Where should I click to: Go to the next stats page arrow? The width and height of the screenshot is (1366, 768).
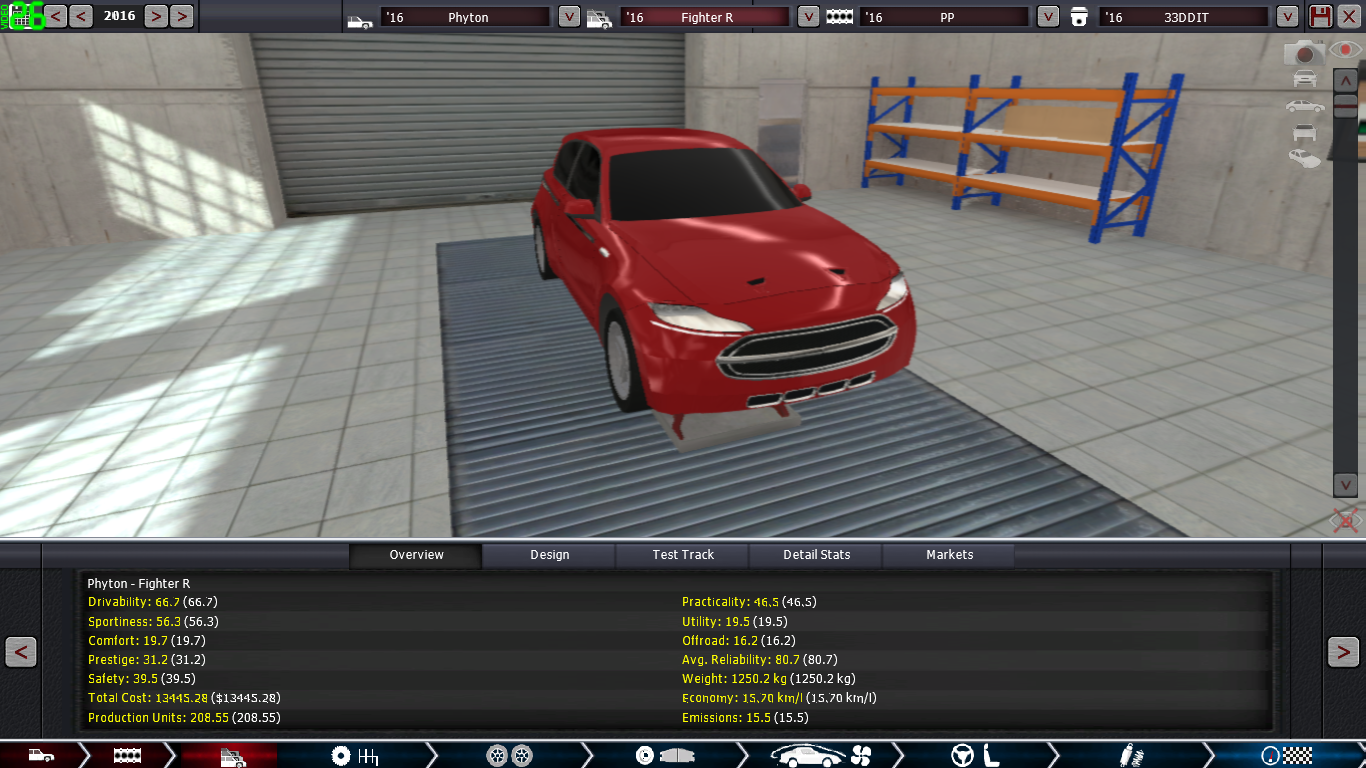tap(1343, 652)
